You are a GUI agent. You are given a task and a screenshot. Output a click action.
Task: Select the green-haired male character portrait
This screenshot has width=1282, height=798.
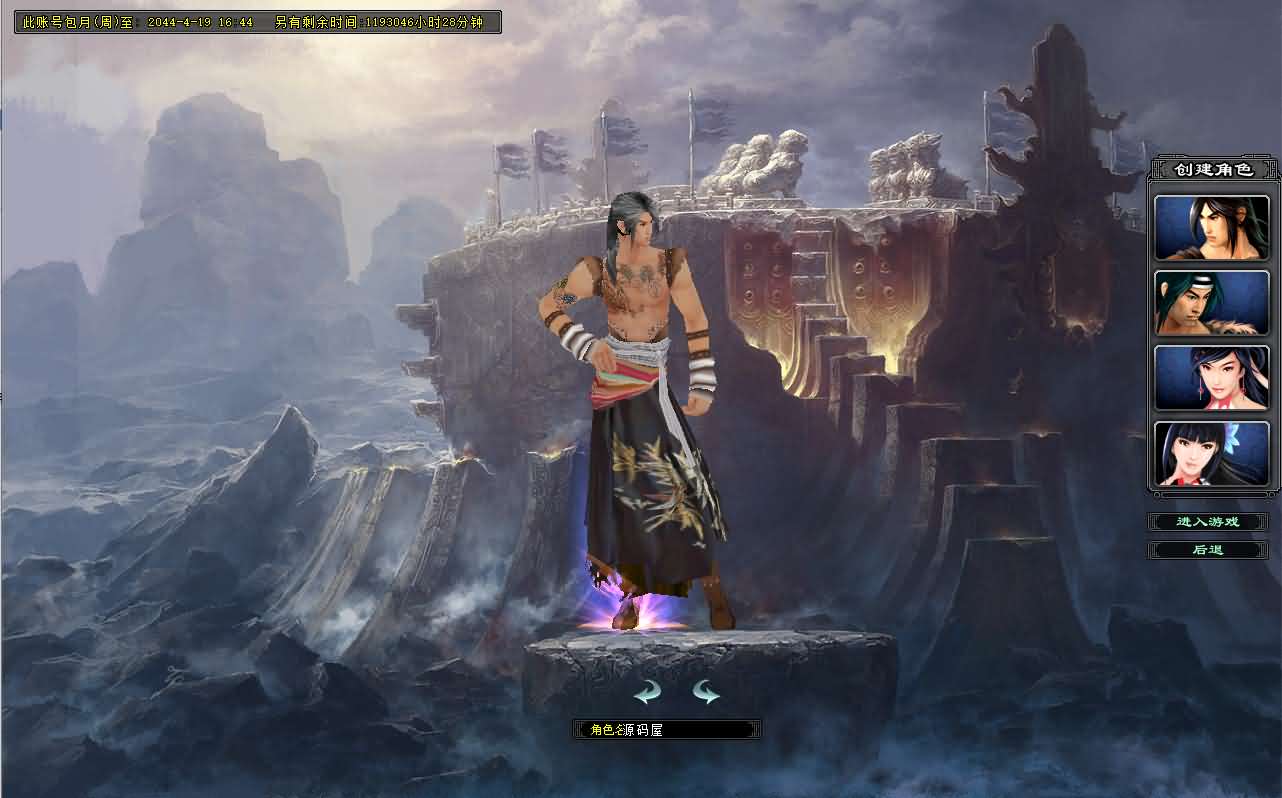[1211, 303]
